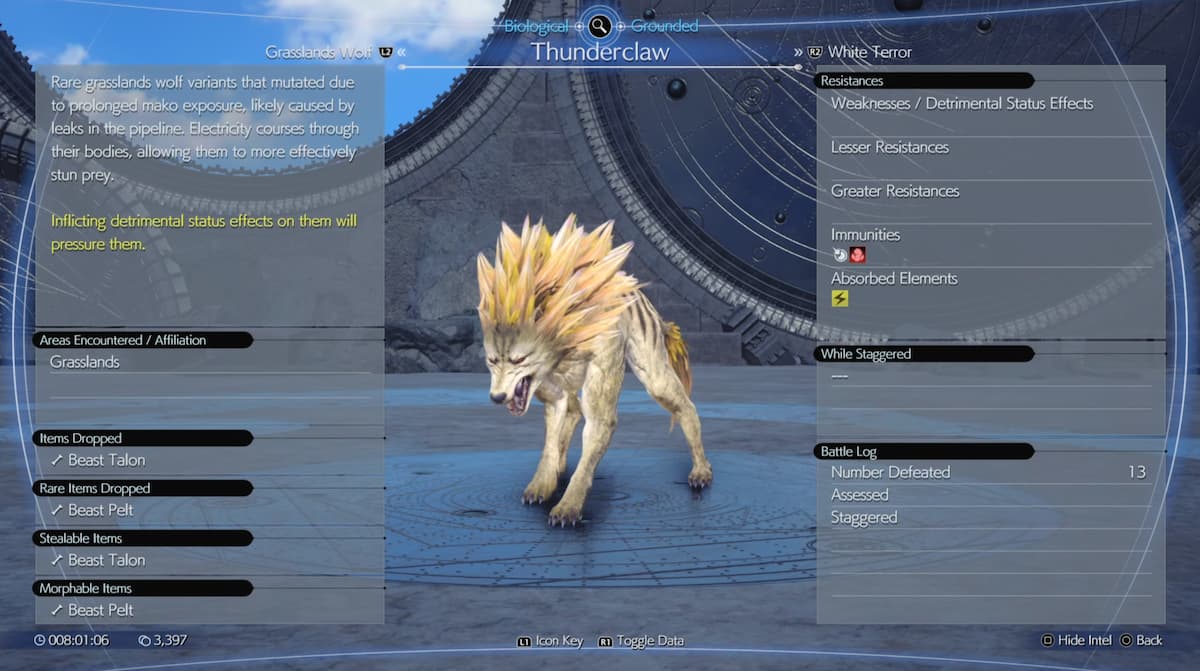Screen dimensions: 1200x671
Task: Select the Grasslands area entry
Action: (x=85, y=362)
